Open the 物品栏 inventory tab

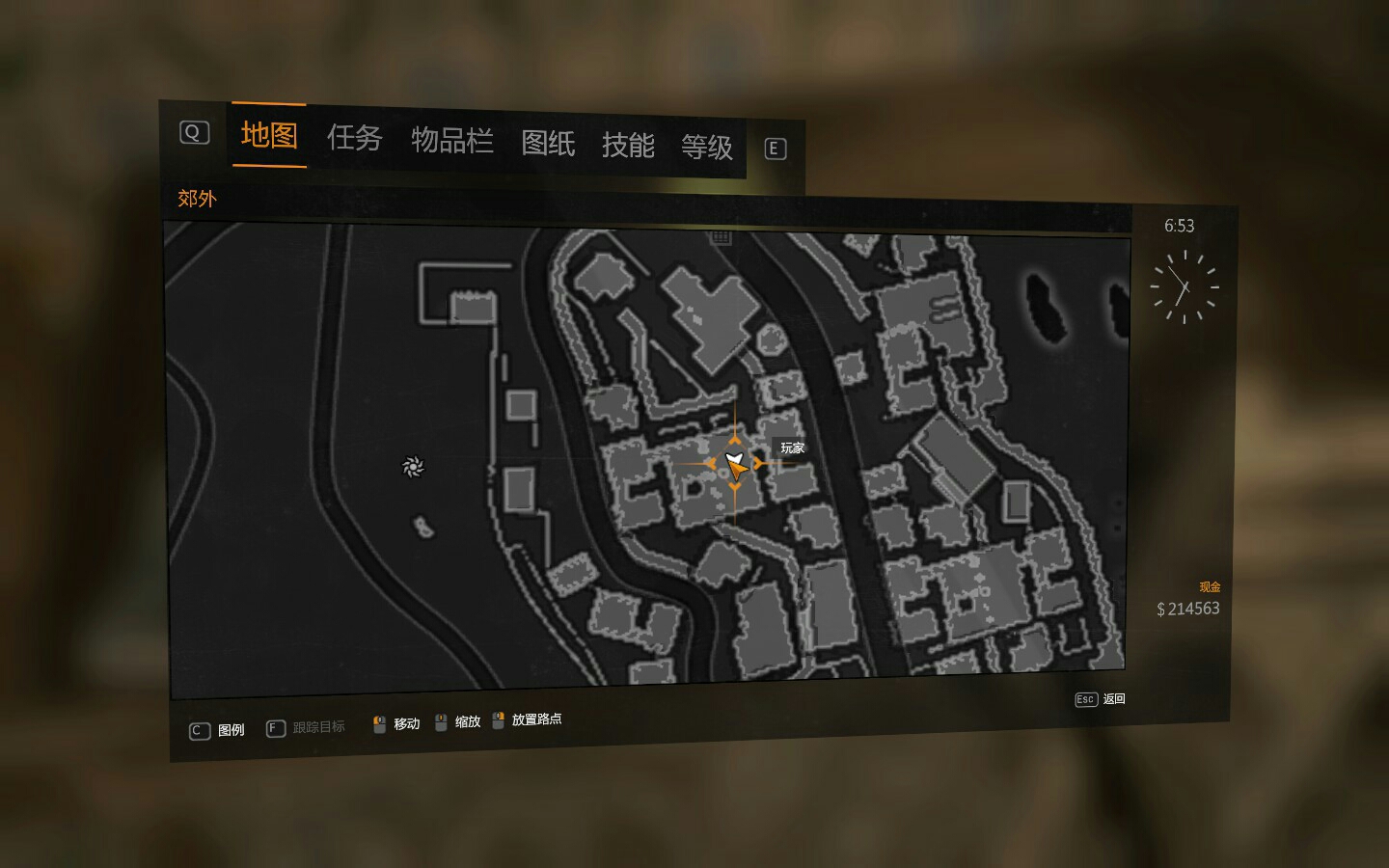(451, 141)
